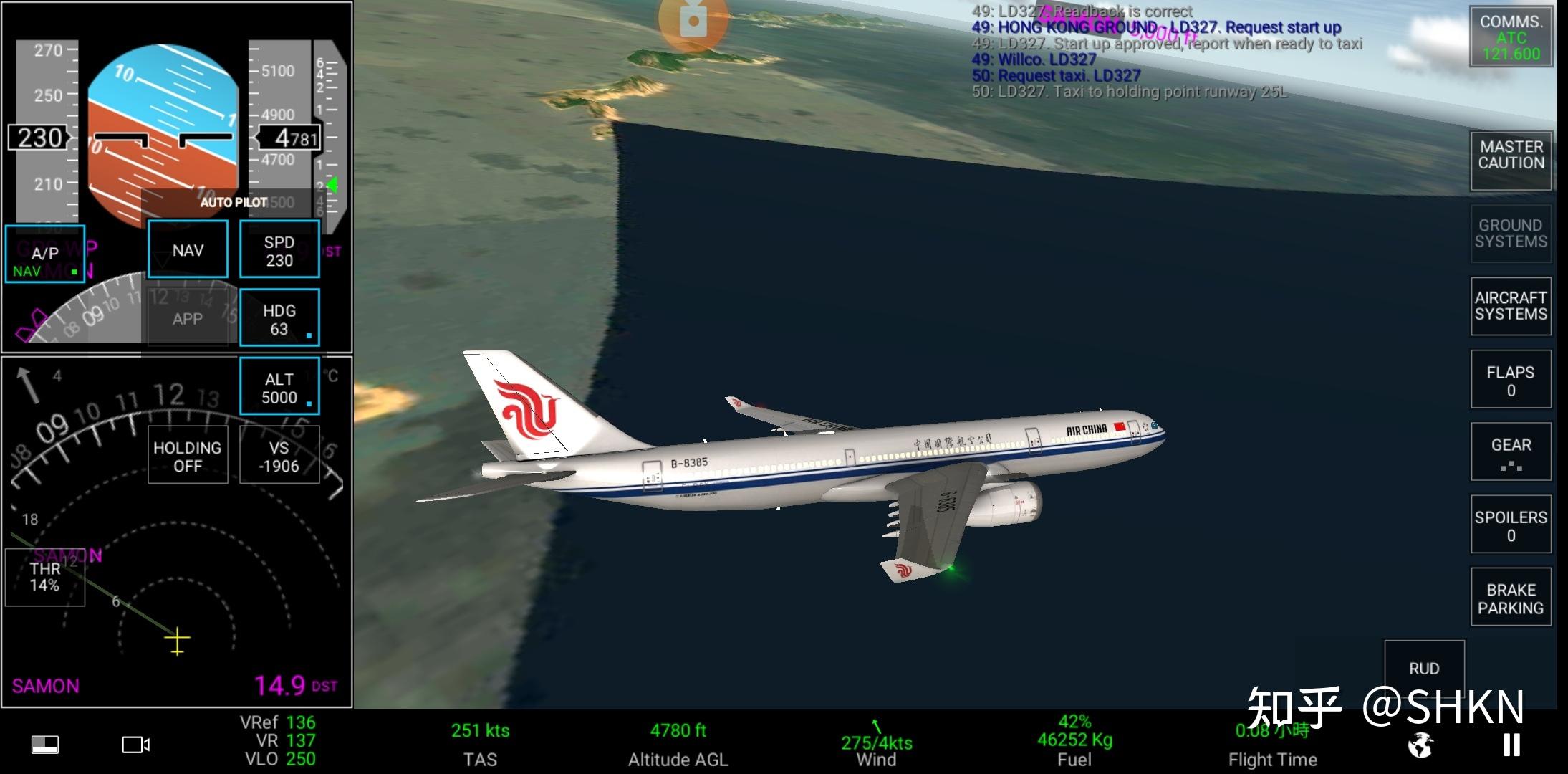This screenshot has height=774, width=1568.
Task: Open the AIRCRAFT SYSTEMS panel
Action: [1511, 306]
